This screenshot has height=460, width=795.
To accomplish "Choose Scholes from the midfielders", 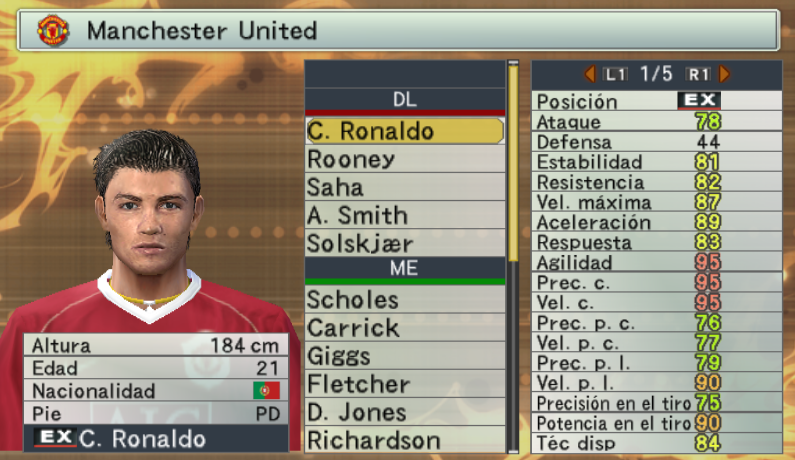I will (404, 300).
